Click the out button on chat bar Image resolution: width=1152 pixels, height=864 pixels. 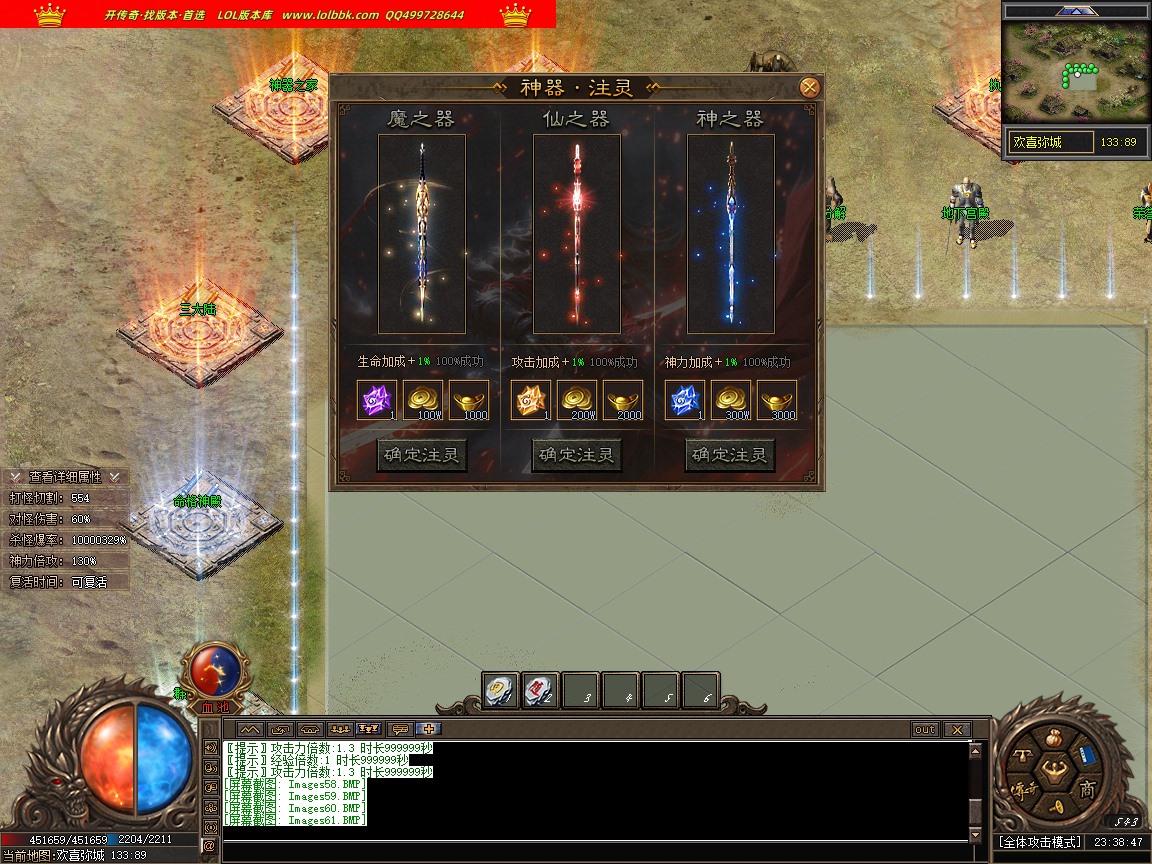click(x=925, y=730)
